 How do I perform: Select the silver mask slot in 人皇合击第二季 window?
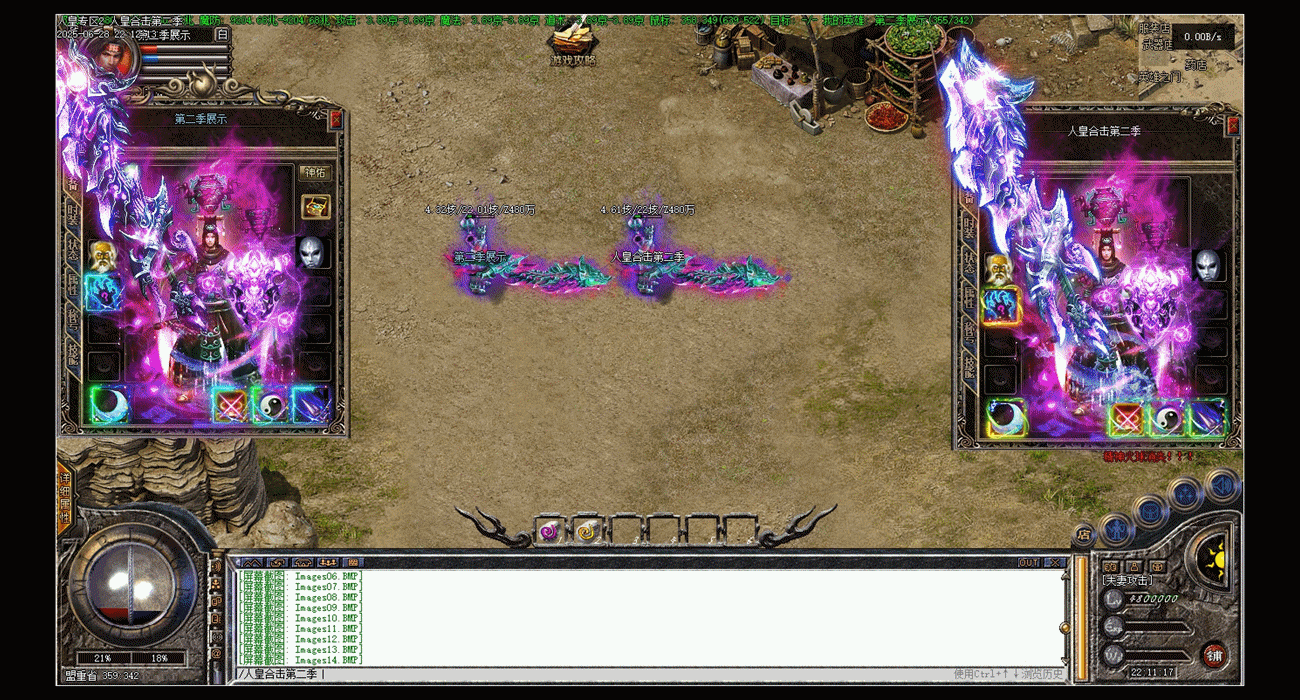click(1208, 265)
